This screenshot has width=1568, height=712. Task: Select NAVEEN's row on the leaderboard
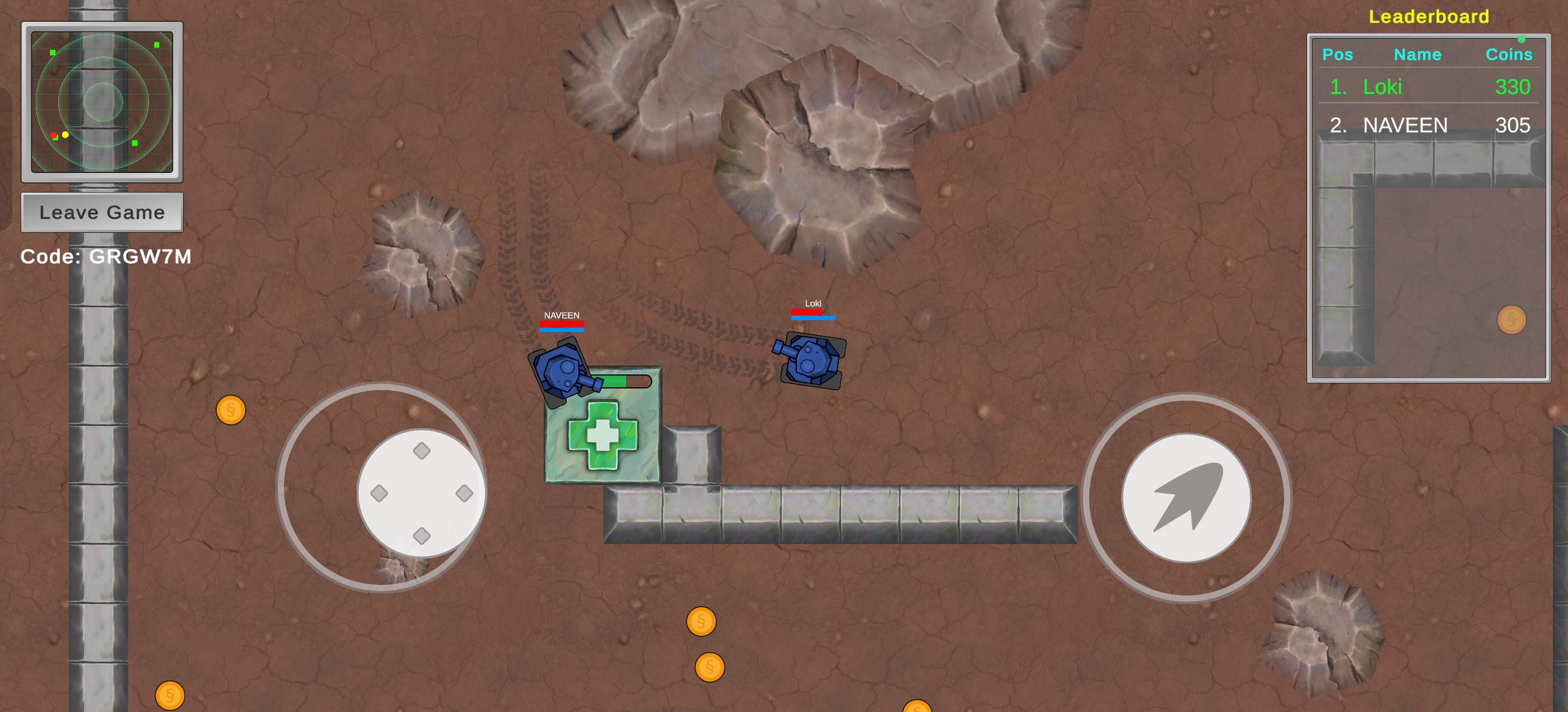(1428, 125)
